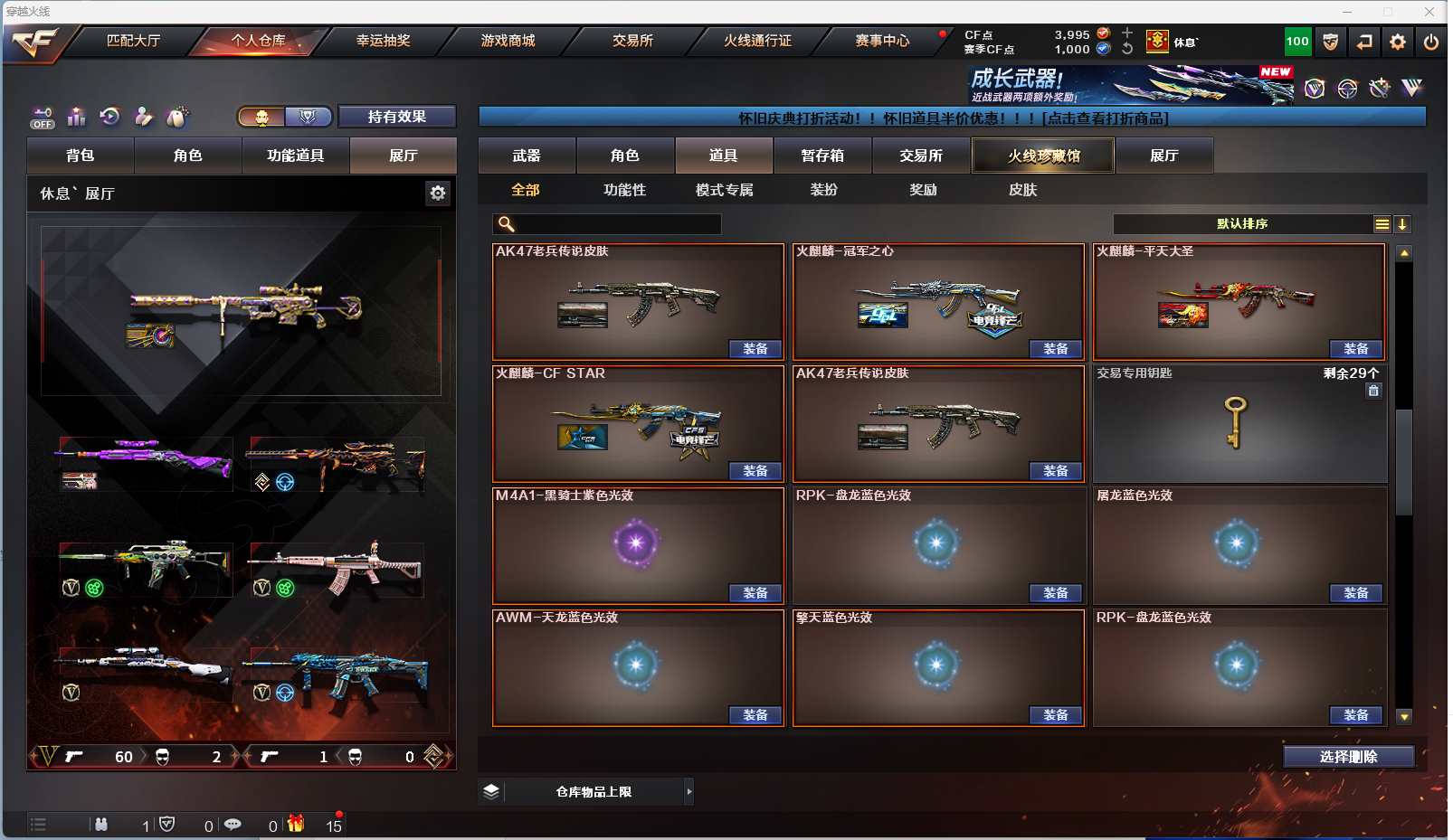Click the power exit icon

[x=1430, y=42]
